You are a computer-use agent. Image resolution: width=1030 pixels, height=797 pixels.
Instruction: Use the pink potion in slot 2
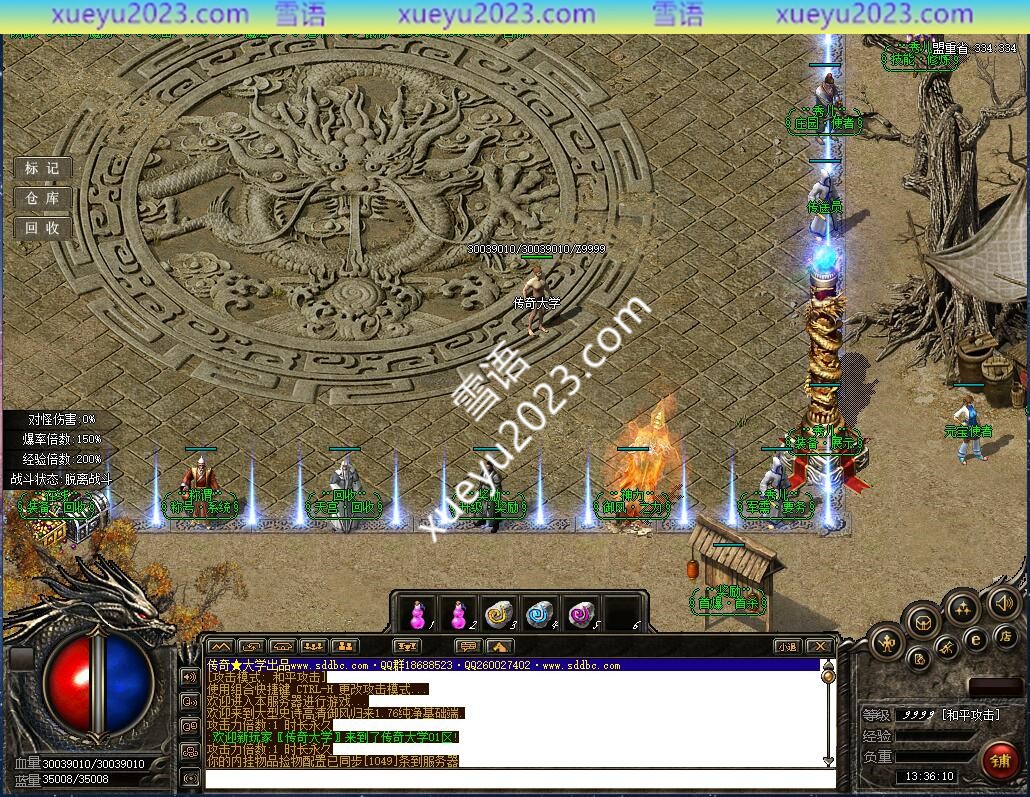pos(458,614)
